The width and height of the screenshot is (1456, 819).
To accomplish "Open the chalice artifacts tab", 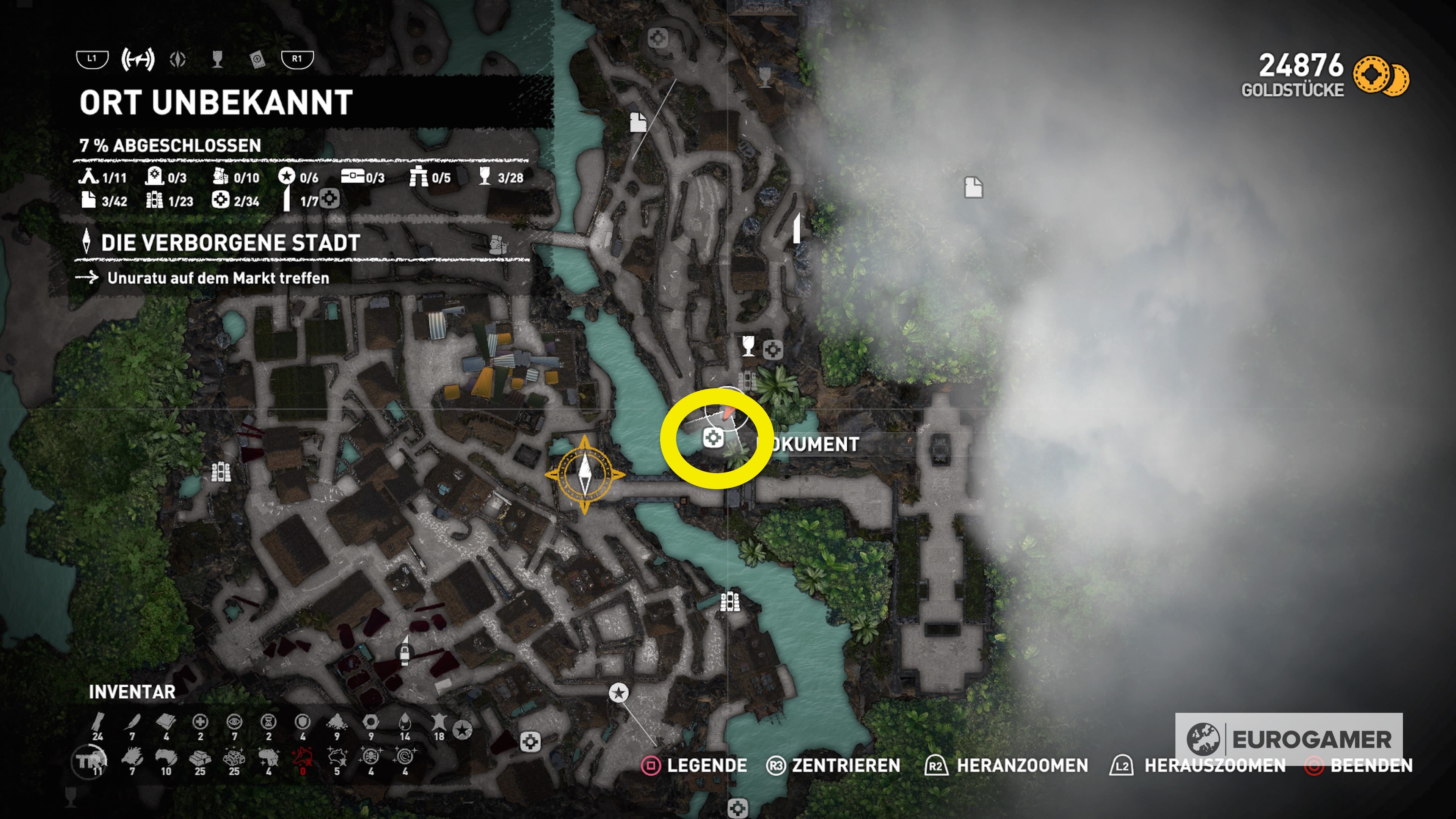I will tap(217, 59).
